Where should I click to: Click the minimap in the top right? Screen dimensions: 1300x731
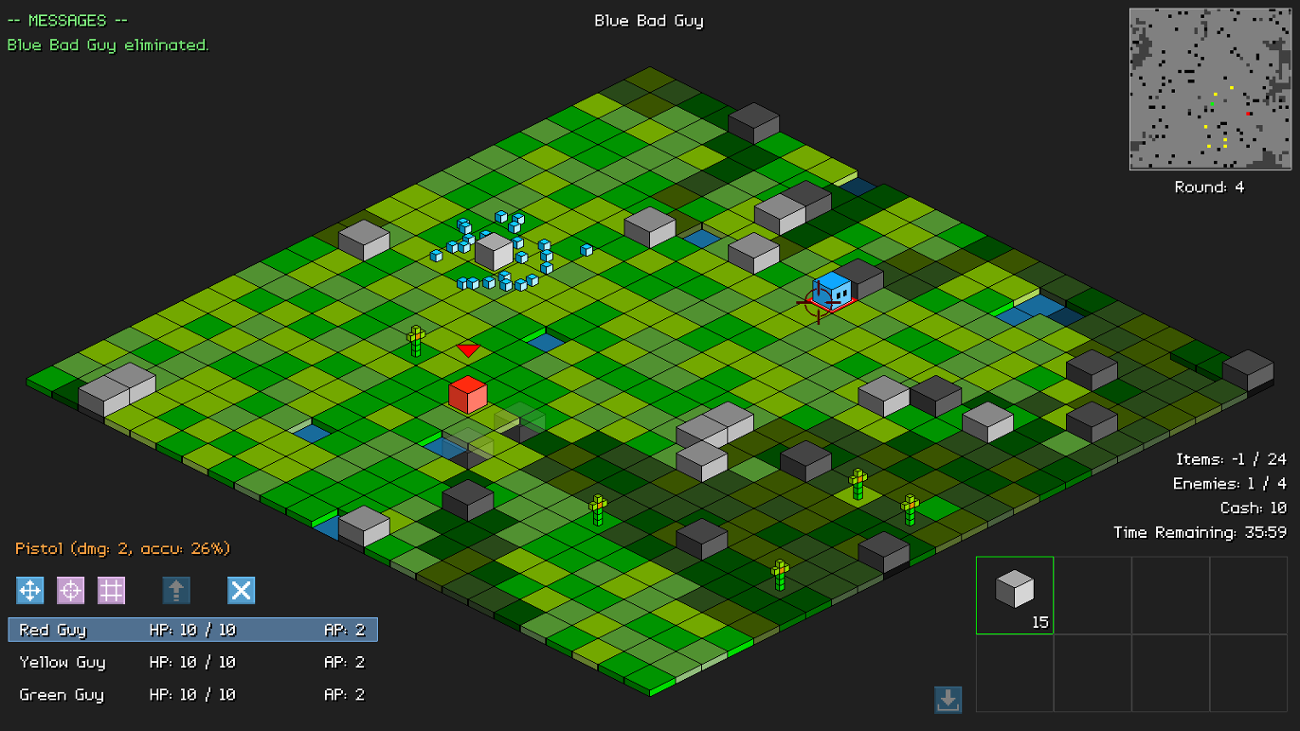coord(1208,89)
